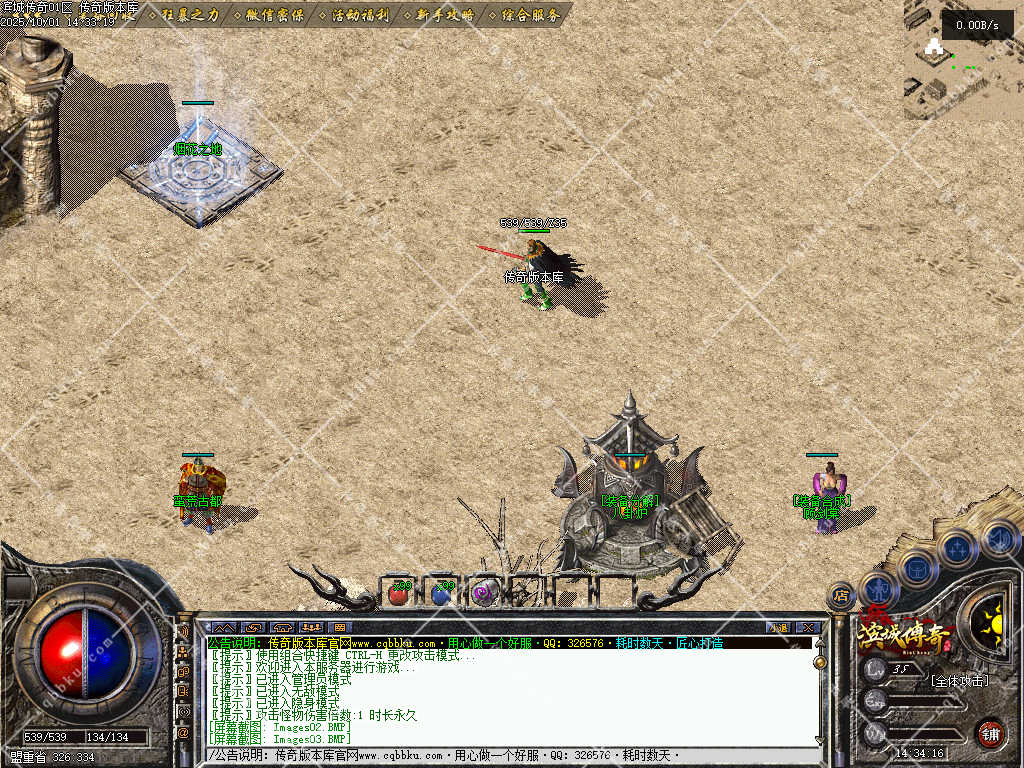Open the round 店 shop button
Image resolution: width=1024 pixels, height=768 pixels.
841,596
